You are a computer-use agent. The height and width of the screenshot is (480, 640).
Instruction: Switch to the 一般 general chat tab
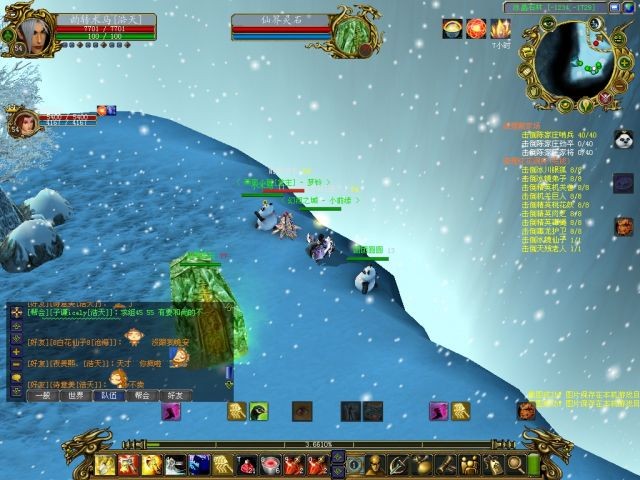(x=43, y=395)
